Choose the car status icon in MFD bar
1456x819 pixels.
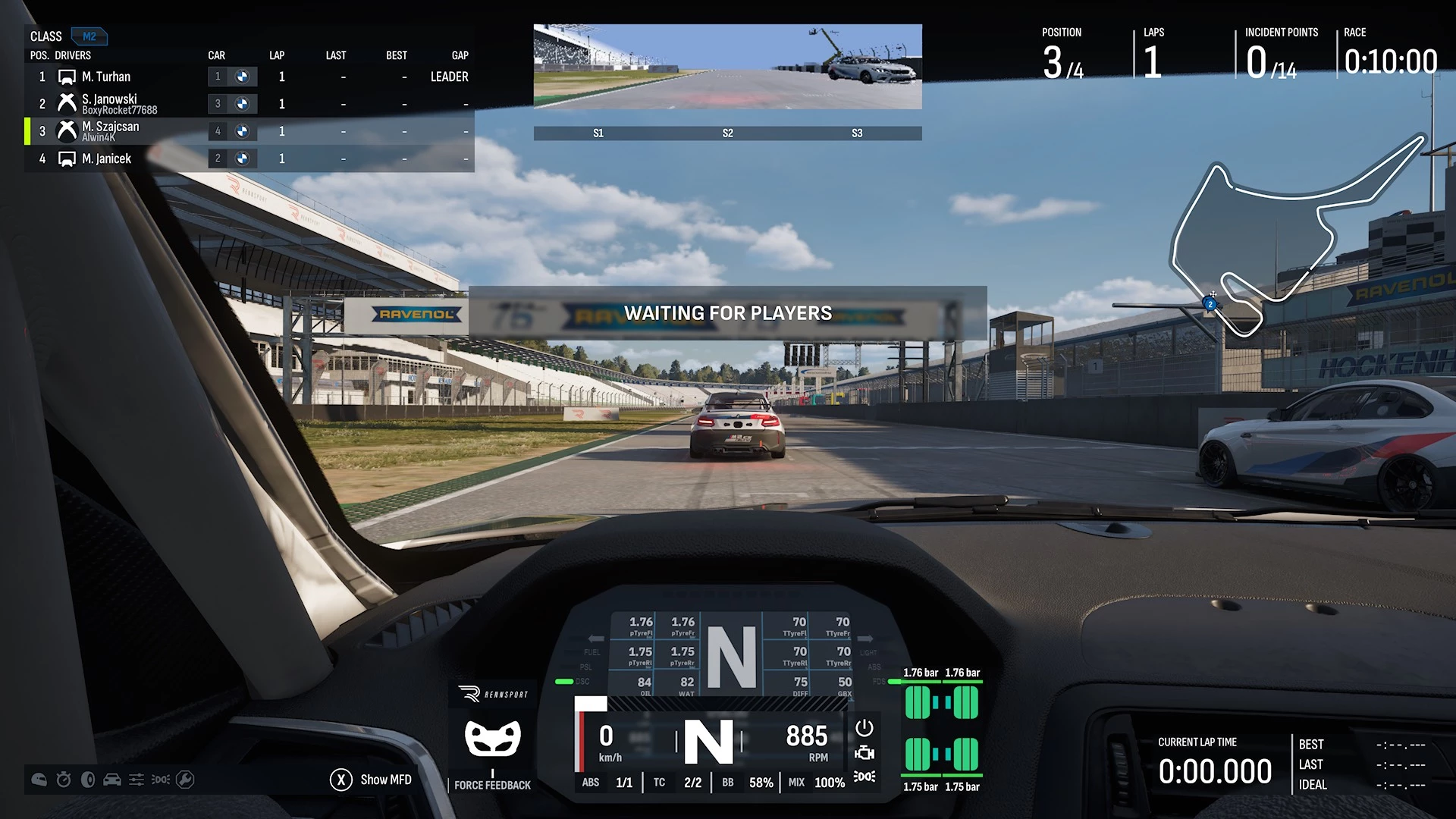[x=112, y=780]
